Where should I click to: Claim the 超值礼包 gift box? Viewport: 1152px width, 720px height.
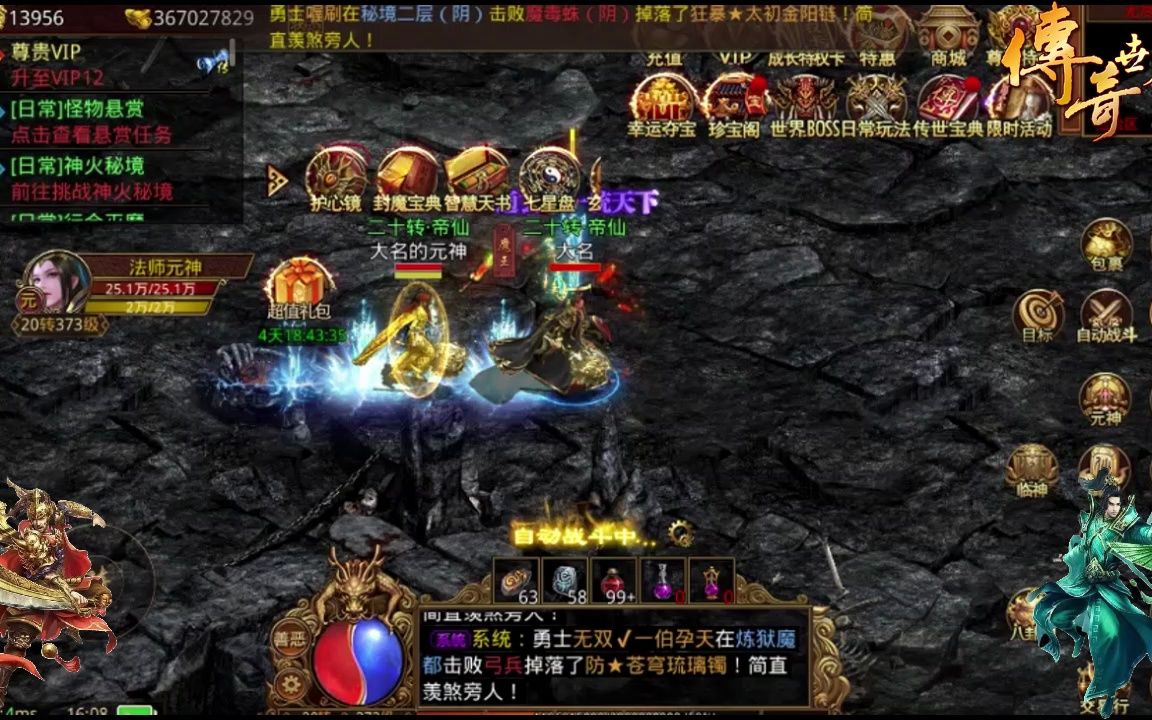pyautogui.click(x=300, y=287)
